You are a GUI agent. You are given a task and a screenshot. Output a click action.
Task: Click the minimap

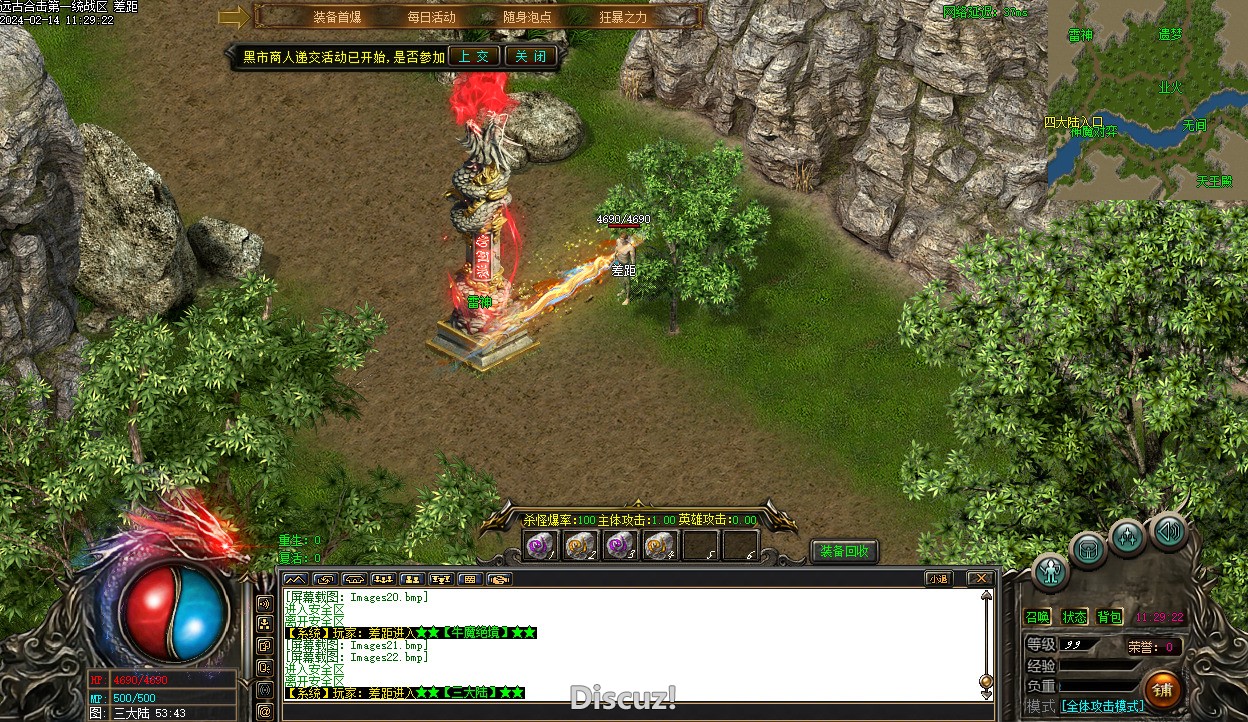point(1146,100)
